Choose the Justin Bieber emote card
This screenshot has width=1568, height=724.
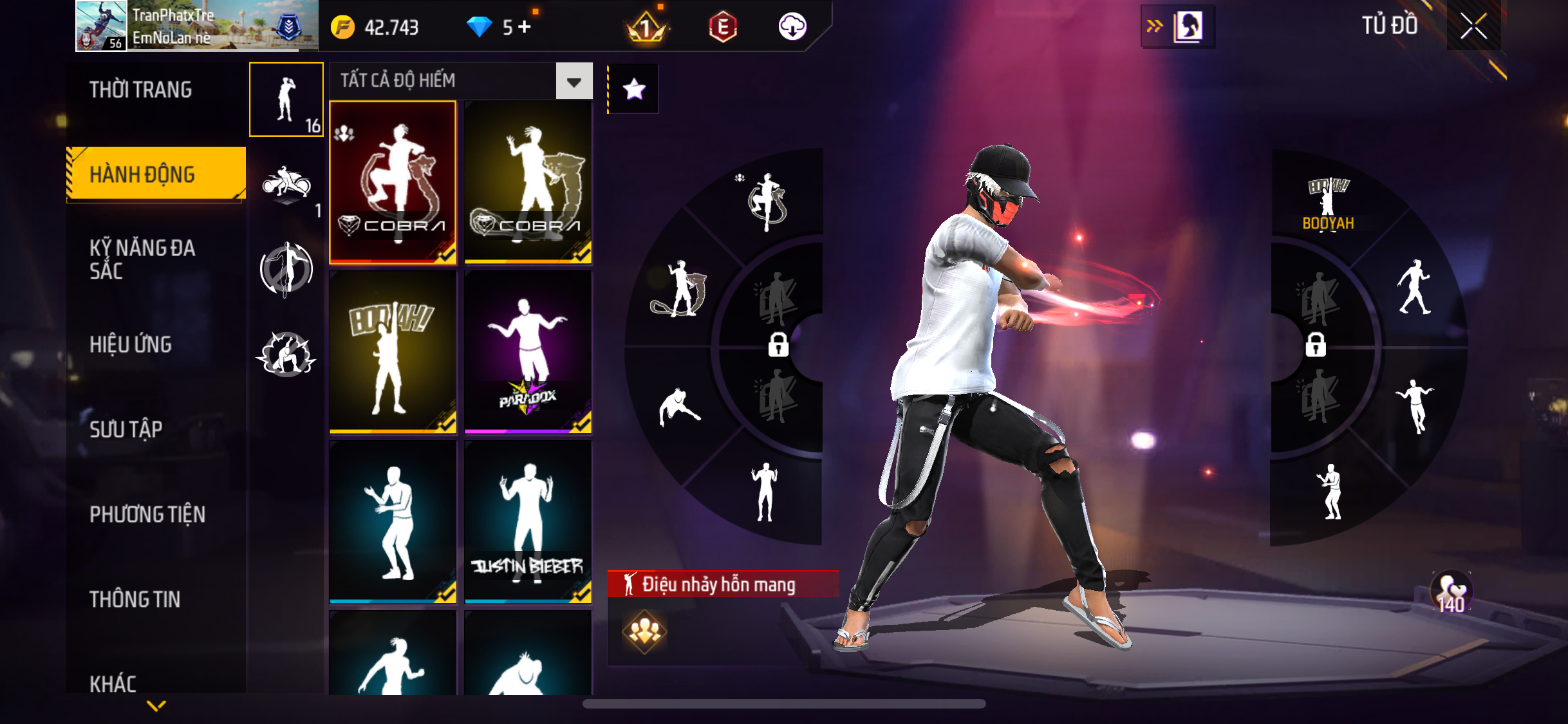coord(528,521)
